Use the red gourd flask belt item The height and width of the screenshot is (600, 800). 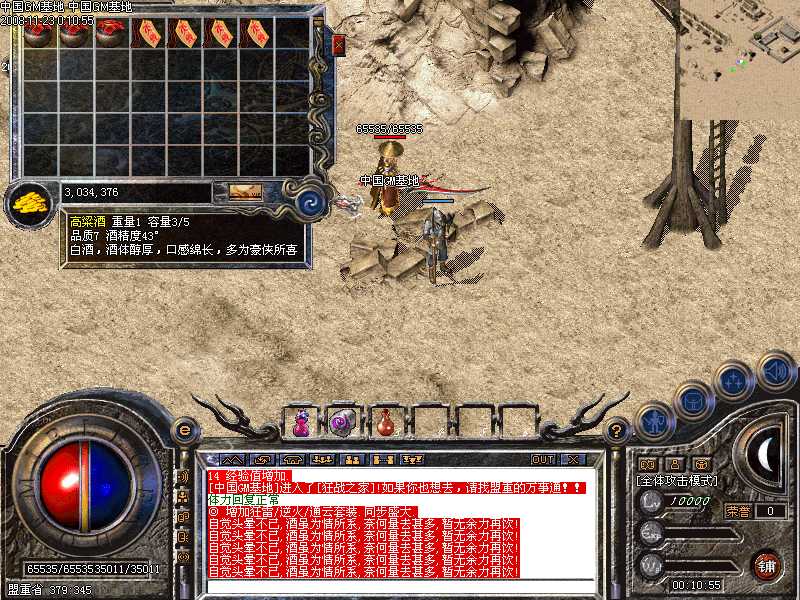(x=383, y=423)
